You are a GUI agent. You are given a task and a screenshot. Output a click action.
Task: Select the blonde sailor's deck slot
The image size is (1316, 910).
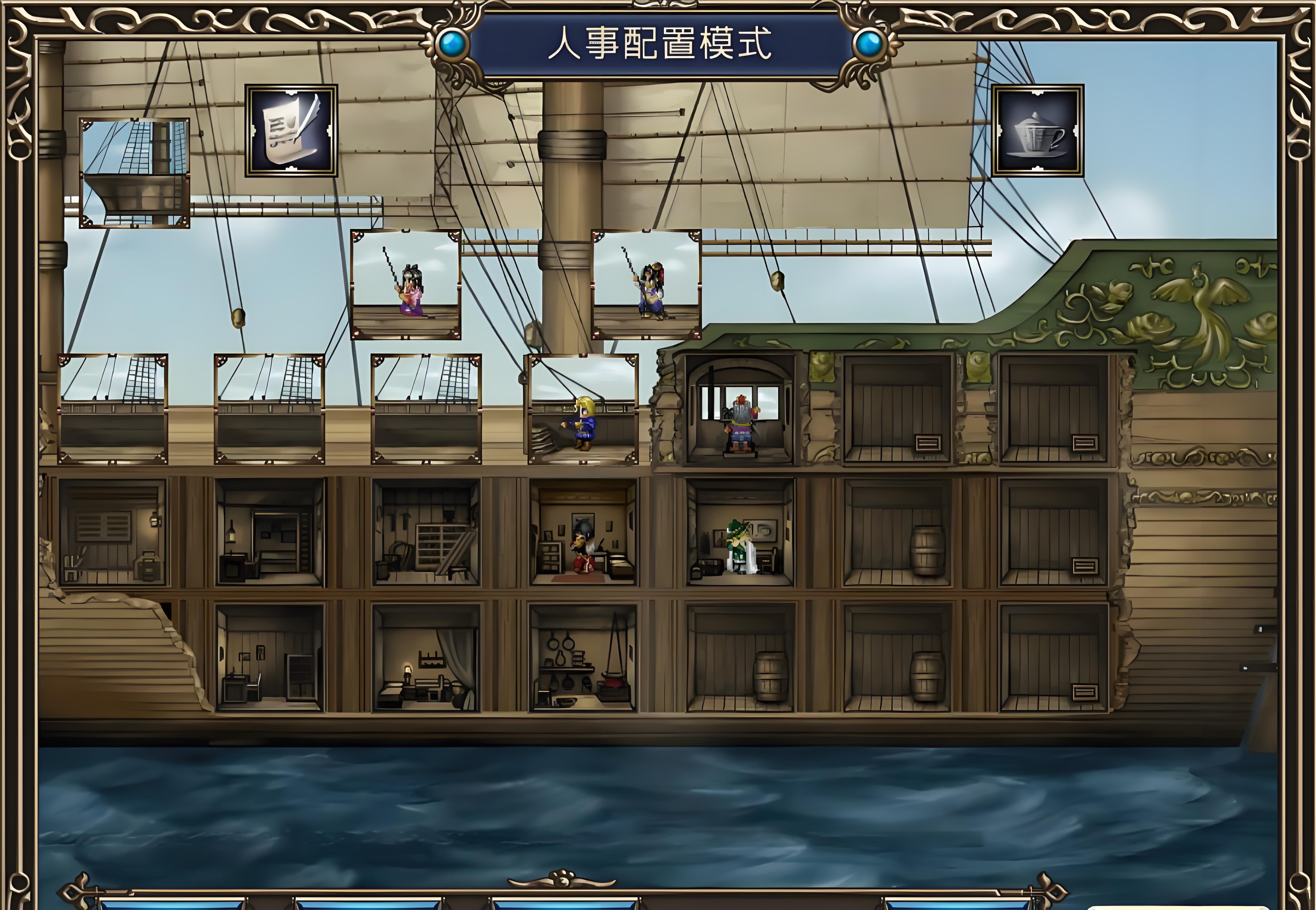[x=583, y=409]
